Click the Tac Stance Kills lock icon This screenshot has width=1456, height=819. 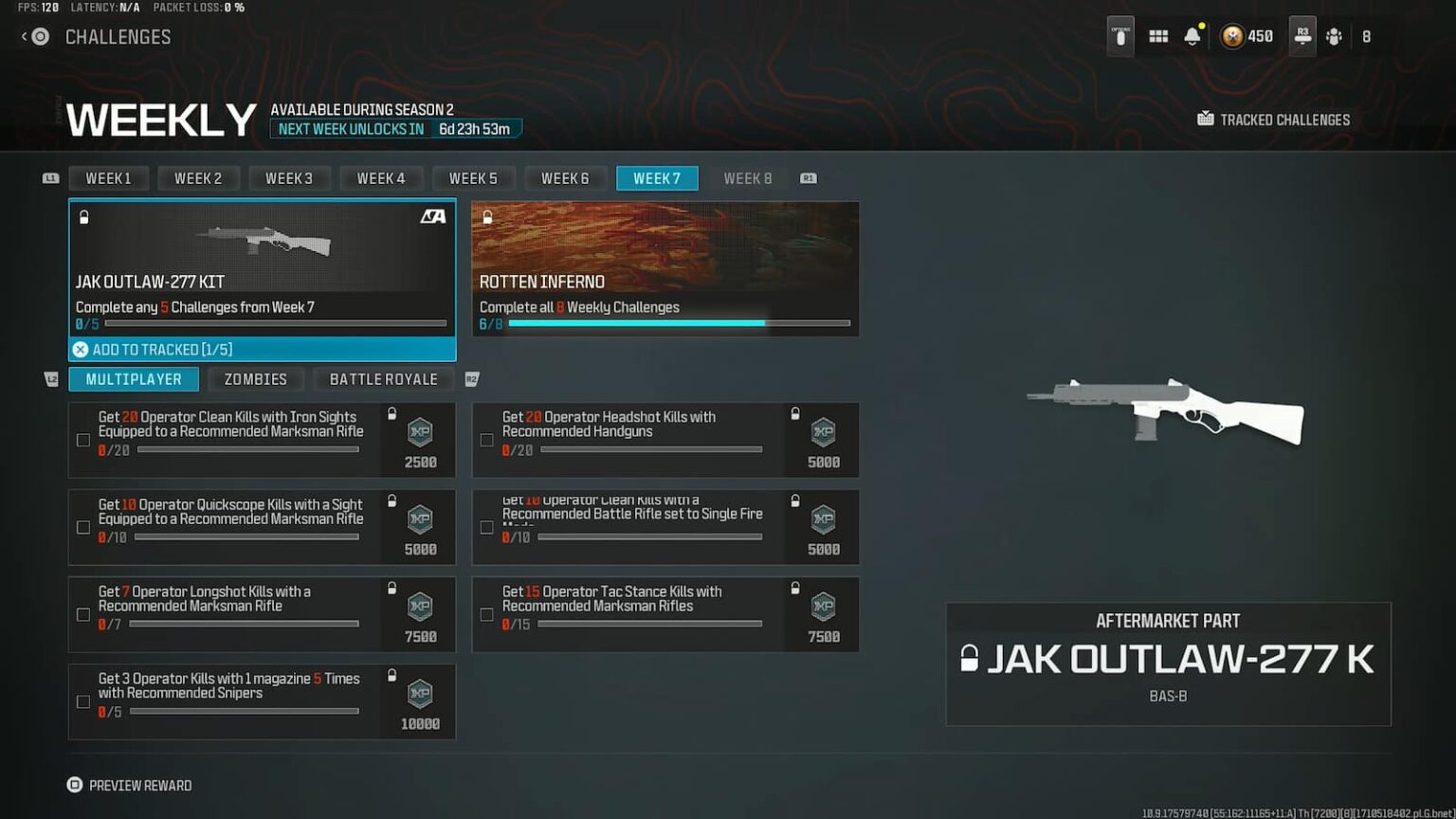794,585
